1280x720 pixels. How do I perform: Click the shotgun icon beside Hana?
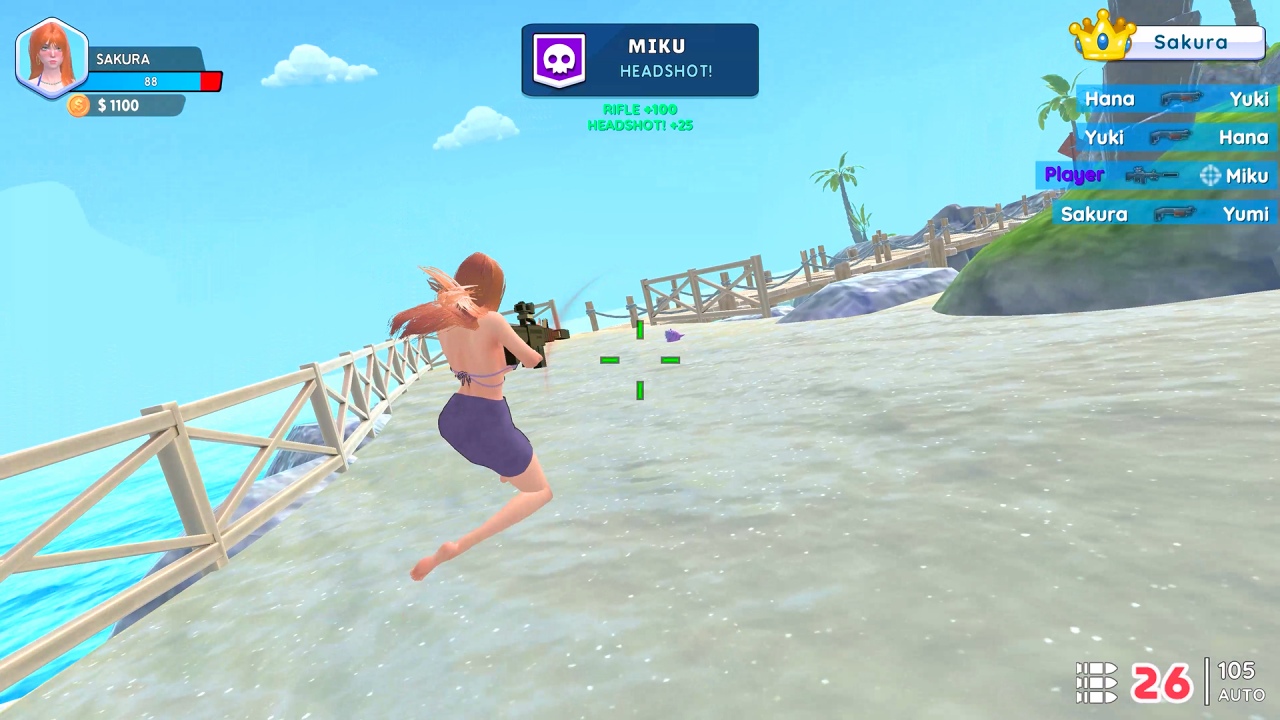pos(1183,99)
